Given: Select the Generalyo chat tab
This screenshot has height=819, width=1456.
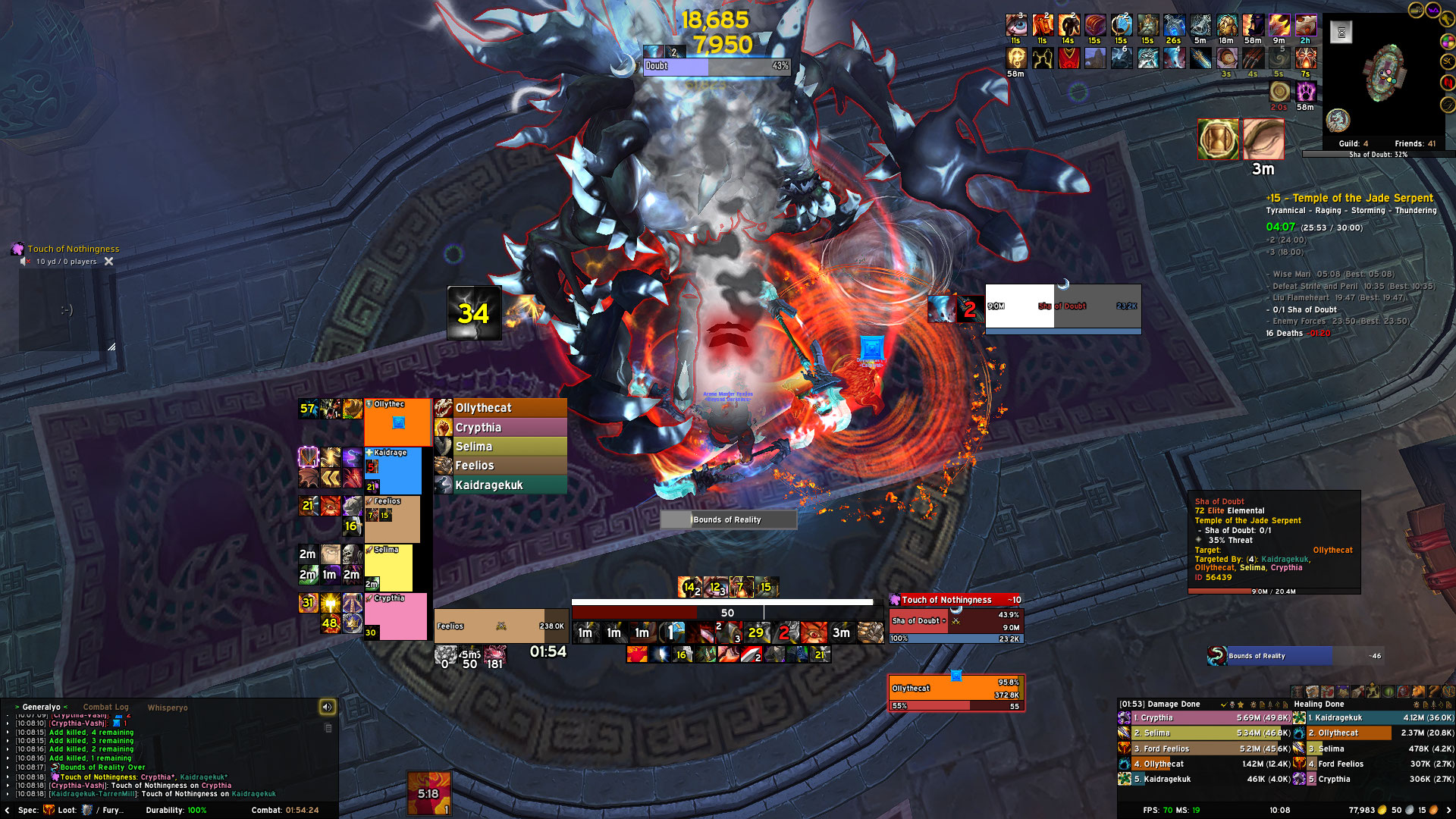Looking at the screenshot, I should [x=41, y=707].
